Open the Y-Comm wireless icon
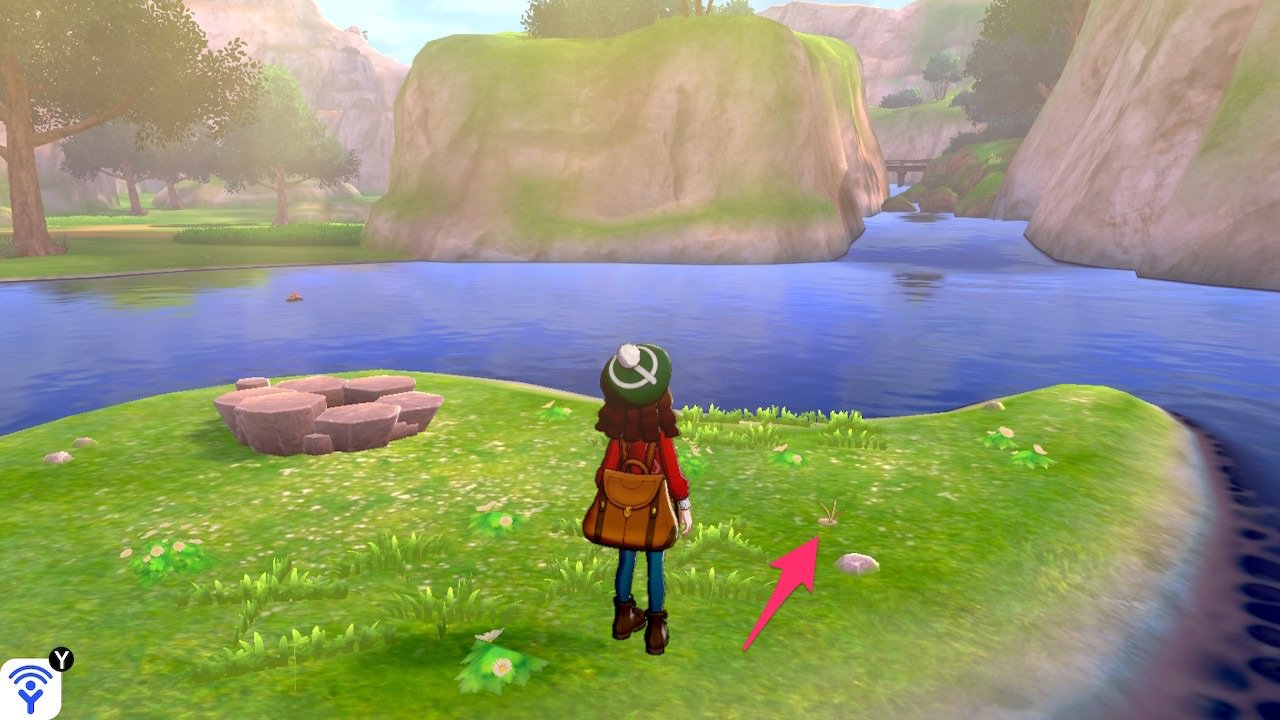The width and height of the screenshot is (1280, 720). coord(30,688)
